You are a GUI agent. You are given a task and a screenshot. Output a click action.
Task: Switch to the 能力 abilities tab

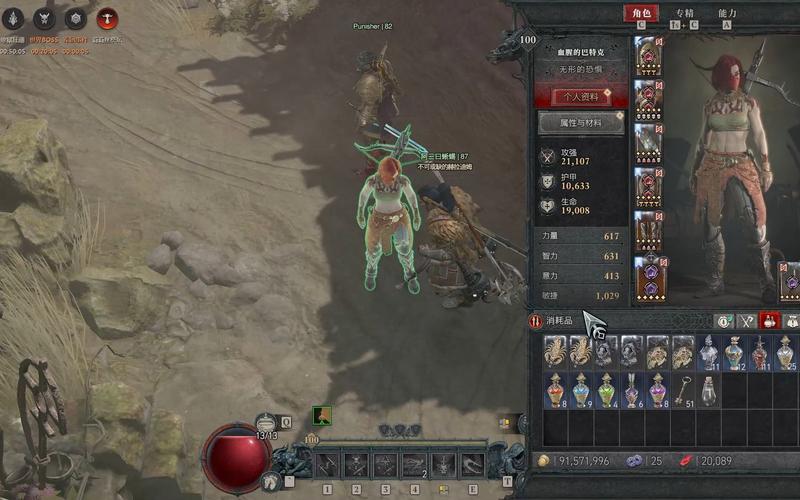728,14
